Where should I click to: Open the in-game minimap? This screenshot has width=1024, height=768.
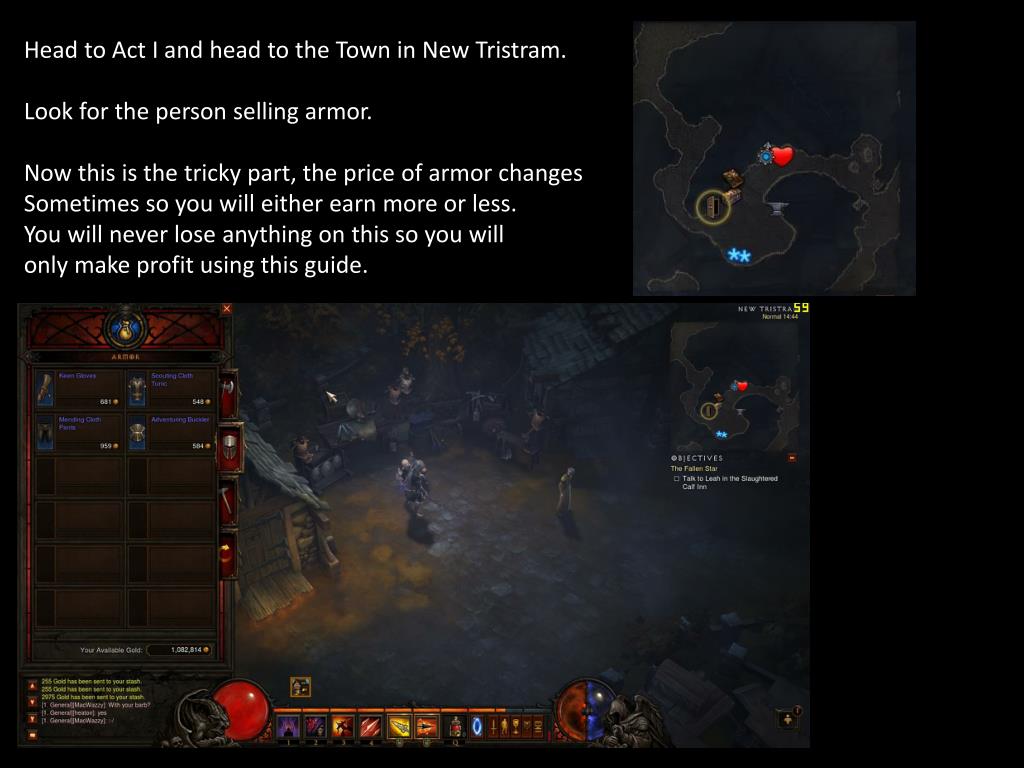pos(734,385)
